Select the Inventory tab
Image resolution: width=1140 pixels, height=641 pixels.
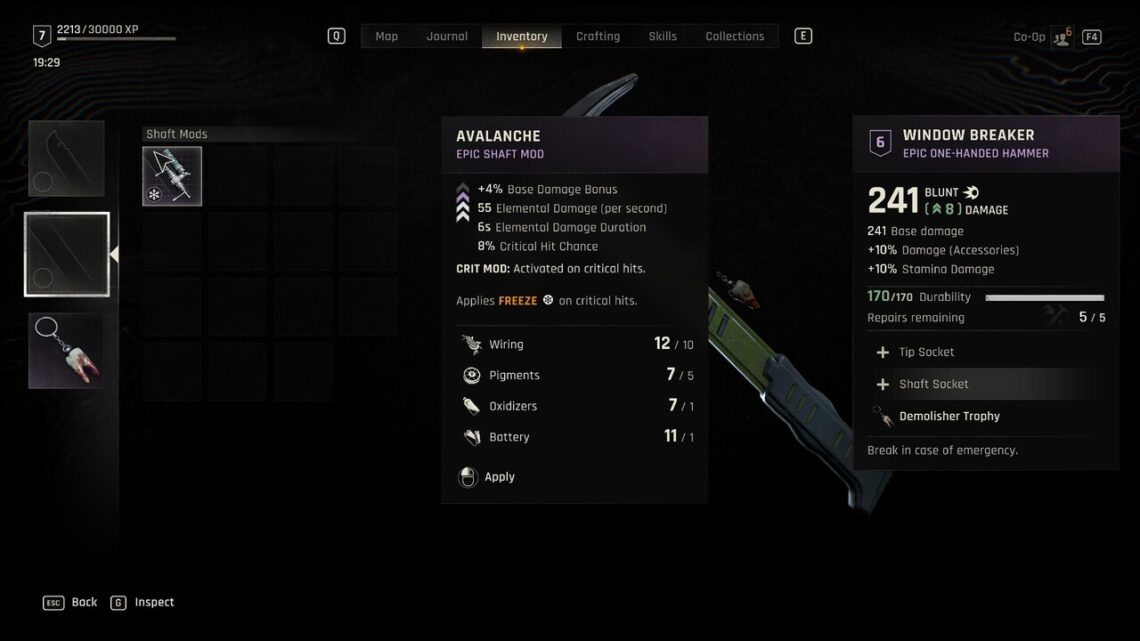tap(521, 36)
